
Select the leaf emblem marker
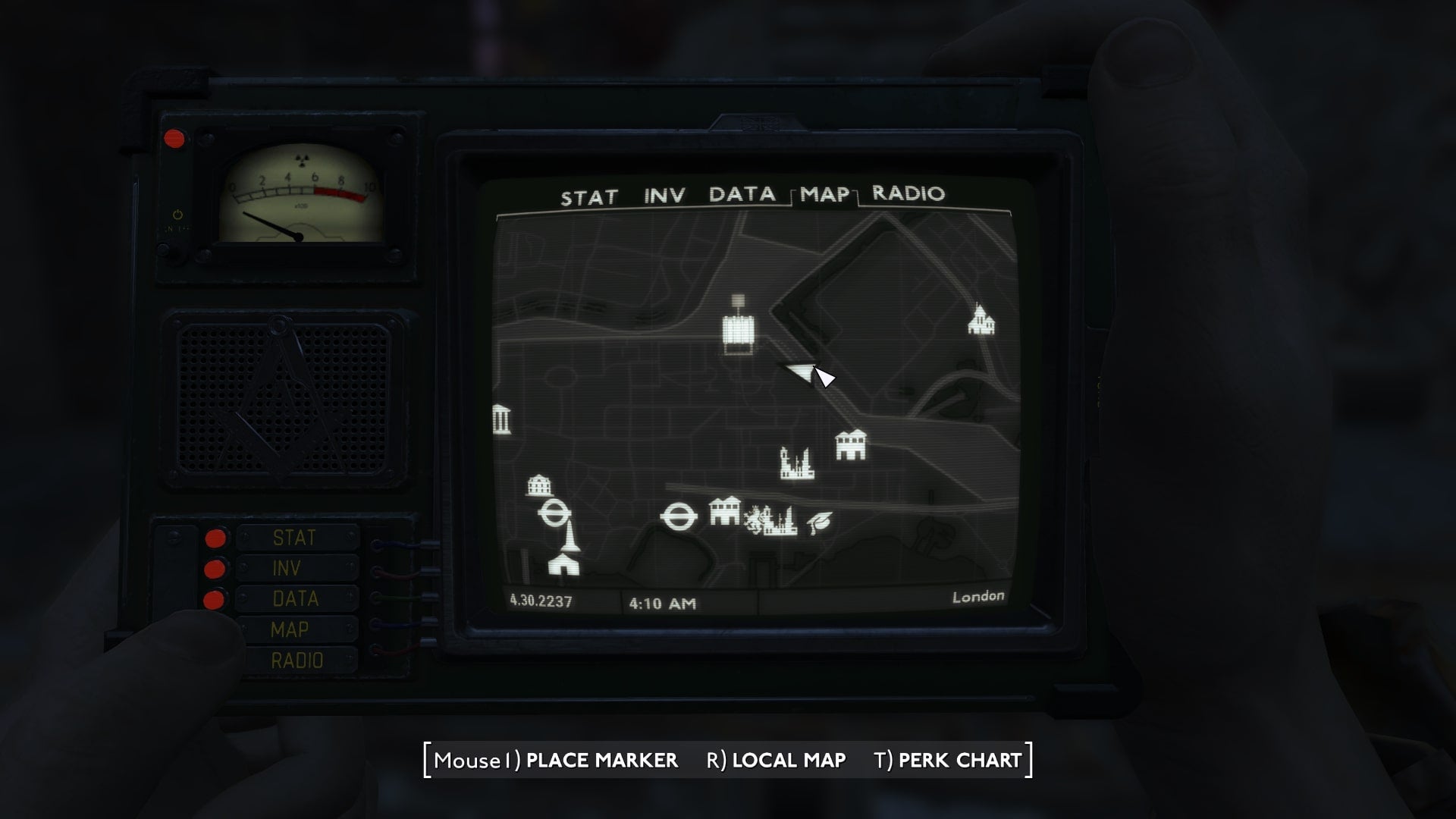click(821, 521)
